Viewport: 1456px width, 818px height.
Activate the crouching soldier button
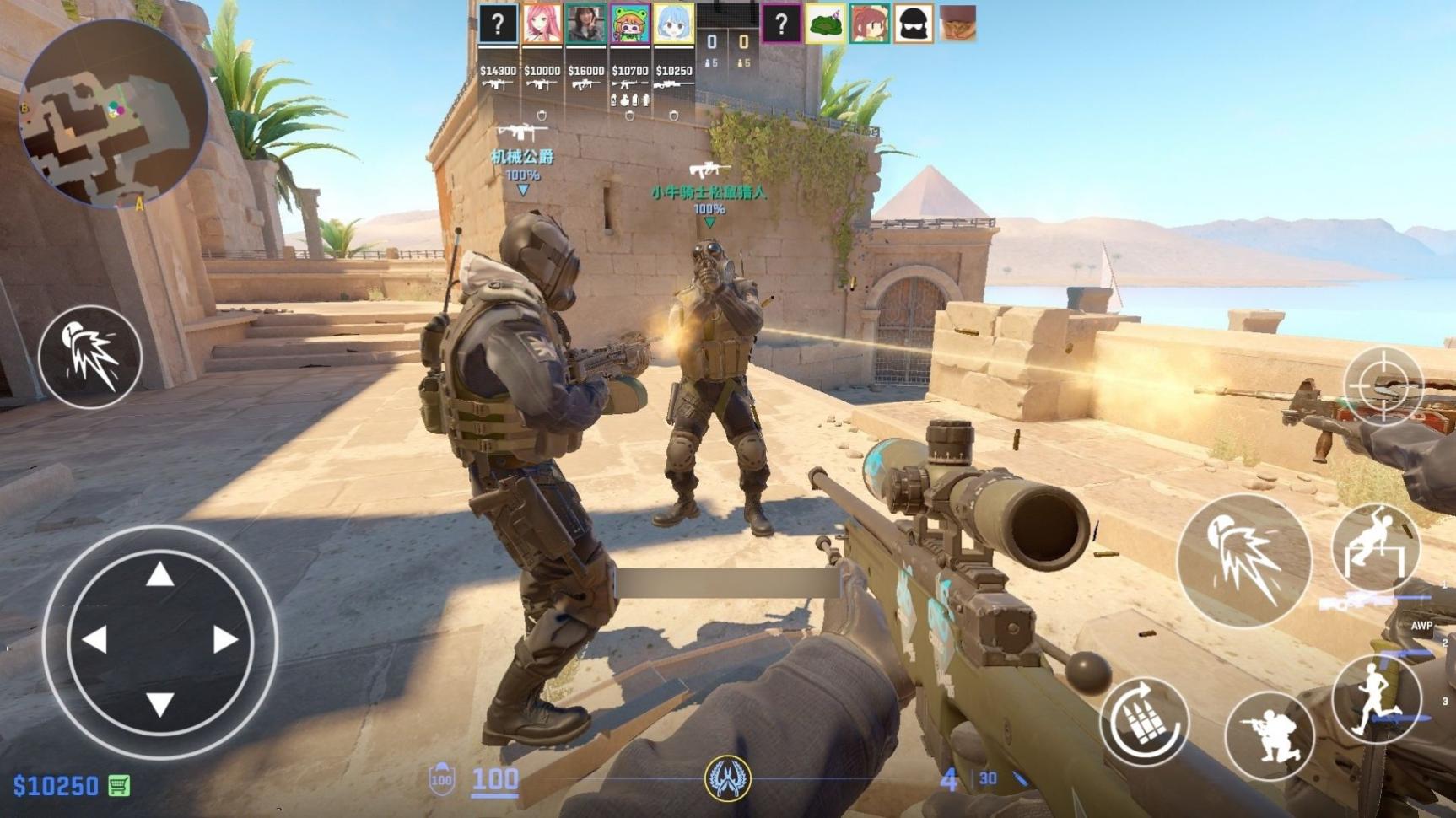(1269, 736)
